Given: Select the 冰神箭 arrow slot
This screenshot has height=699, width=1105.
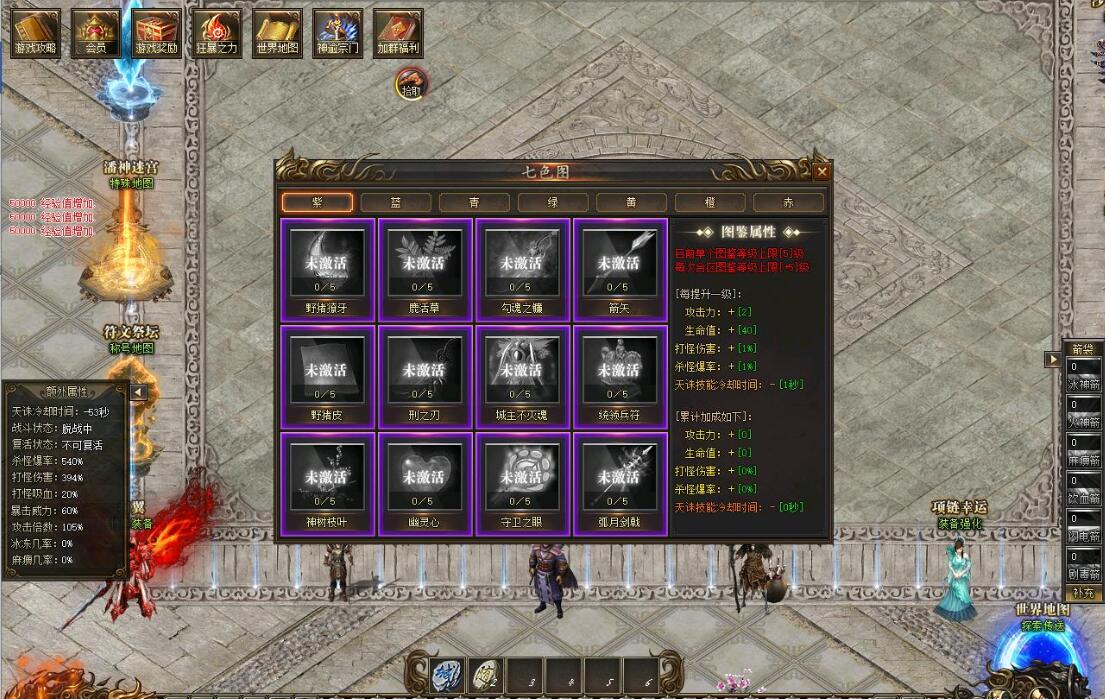Looking at the screenshot, I should 1084,374.
